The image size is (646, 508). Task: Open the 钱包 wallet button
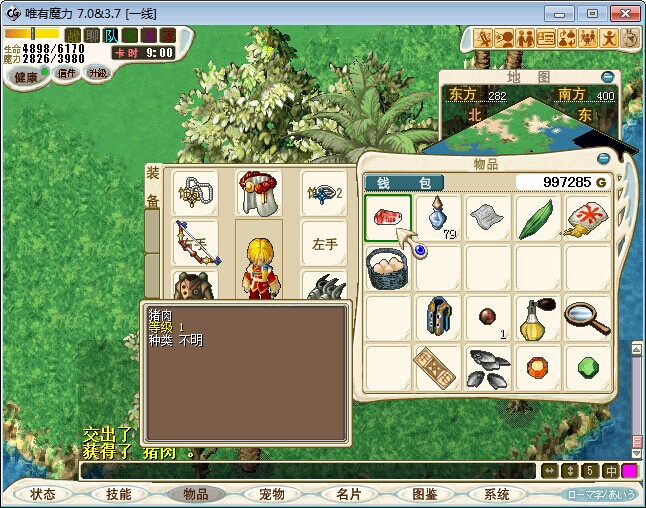pyautogui.click(x=403, y=183)
